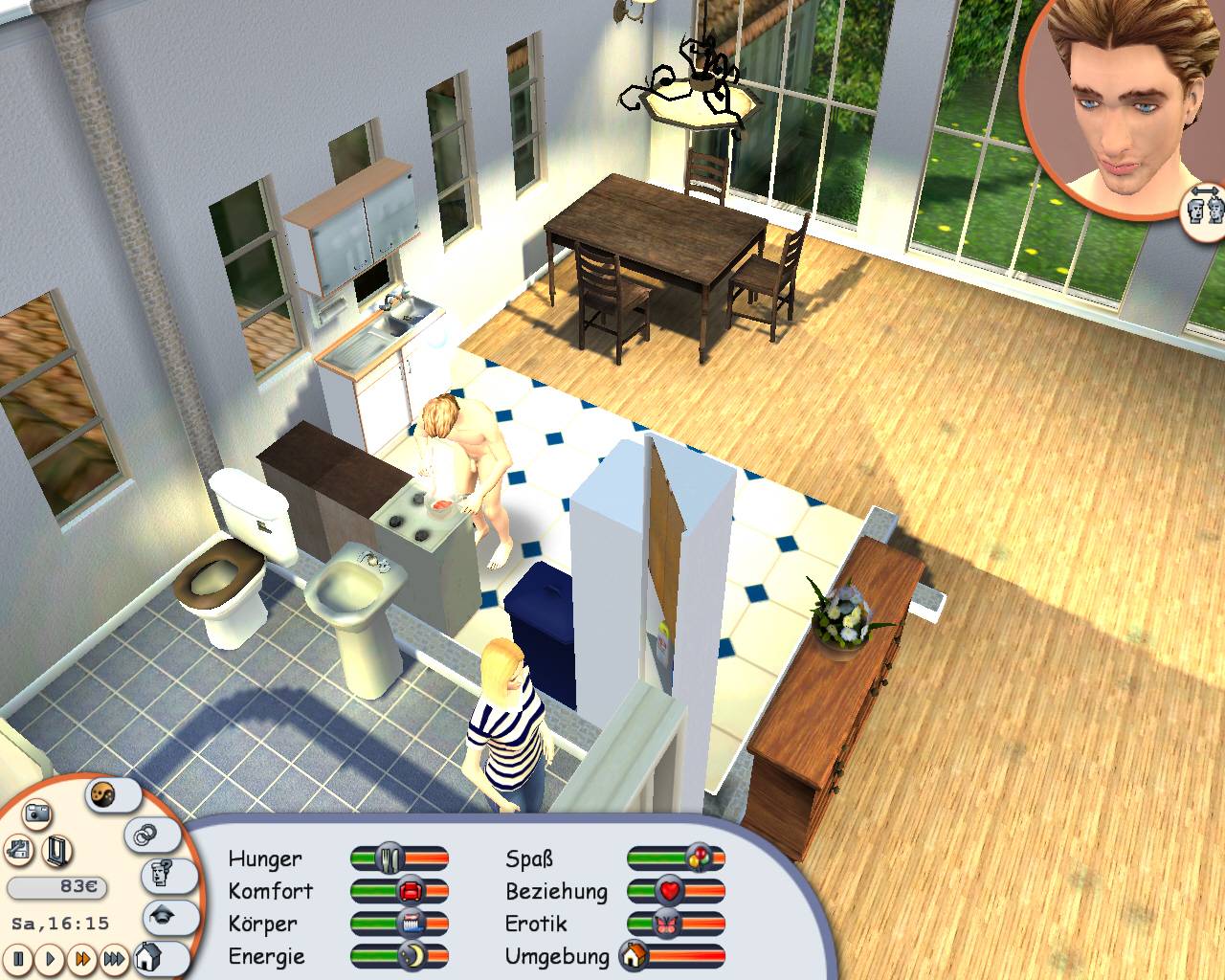Click the Umgebung label in the needs panel
The width and height of the screenshot is (1225, 980).
coord(558,956)
